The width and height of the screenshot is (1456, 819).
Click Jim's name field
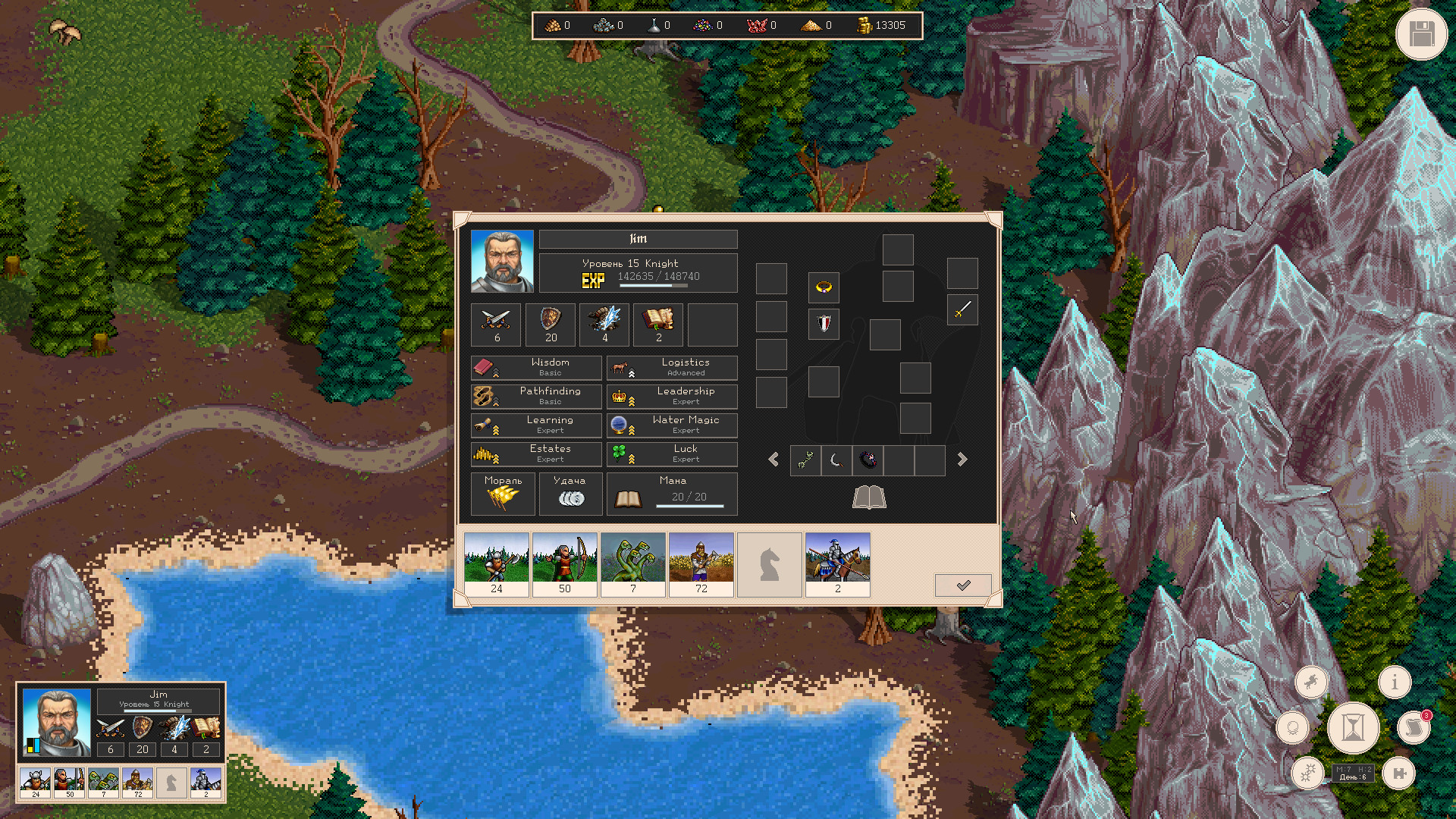(x=639, y=239)
